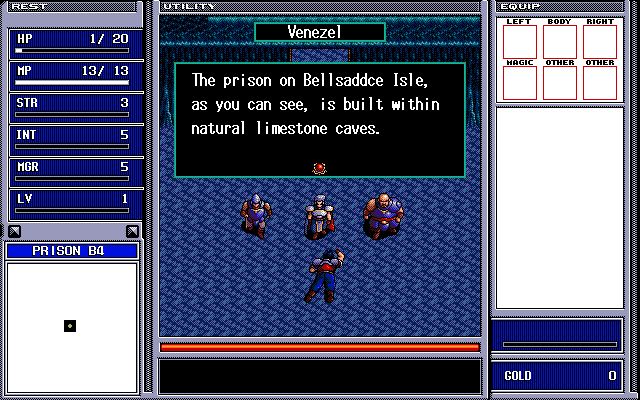The height and width of the screenshot is (400, 640).
Task: Click the red gem to continue dialogue
Action: tap(320, 168)
